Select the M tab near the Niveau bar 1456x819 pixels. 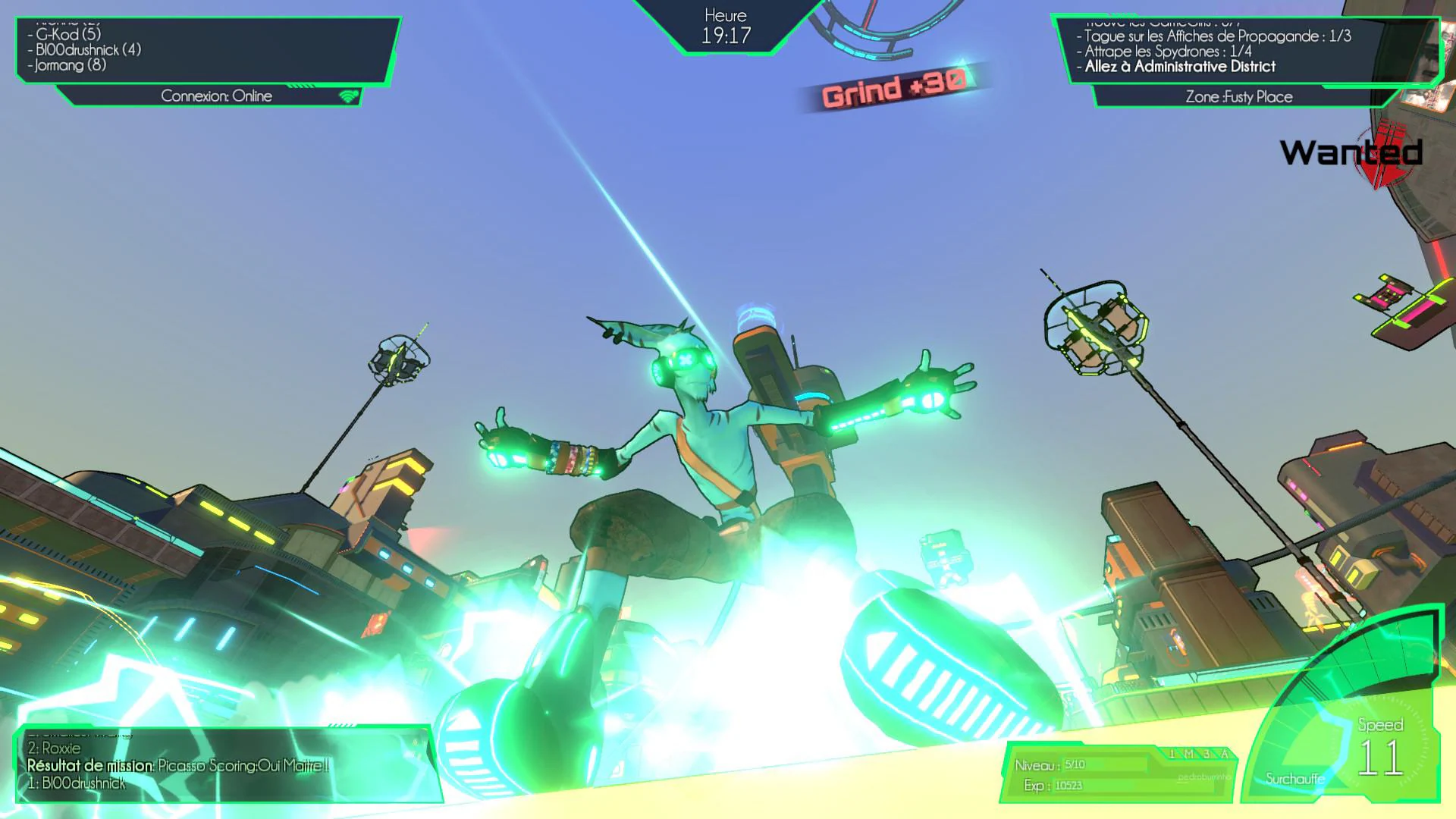click(1189, 752)
